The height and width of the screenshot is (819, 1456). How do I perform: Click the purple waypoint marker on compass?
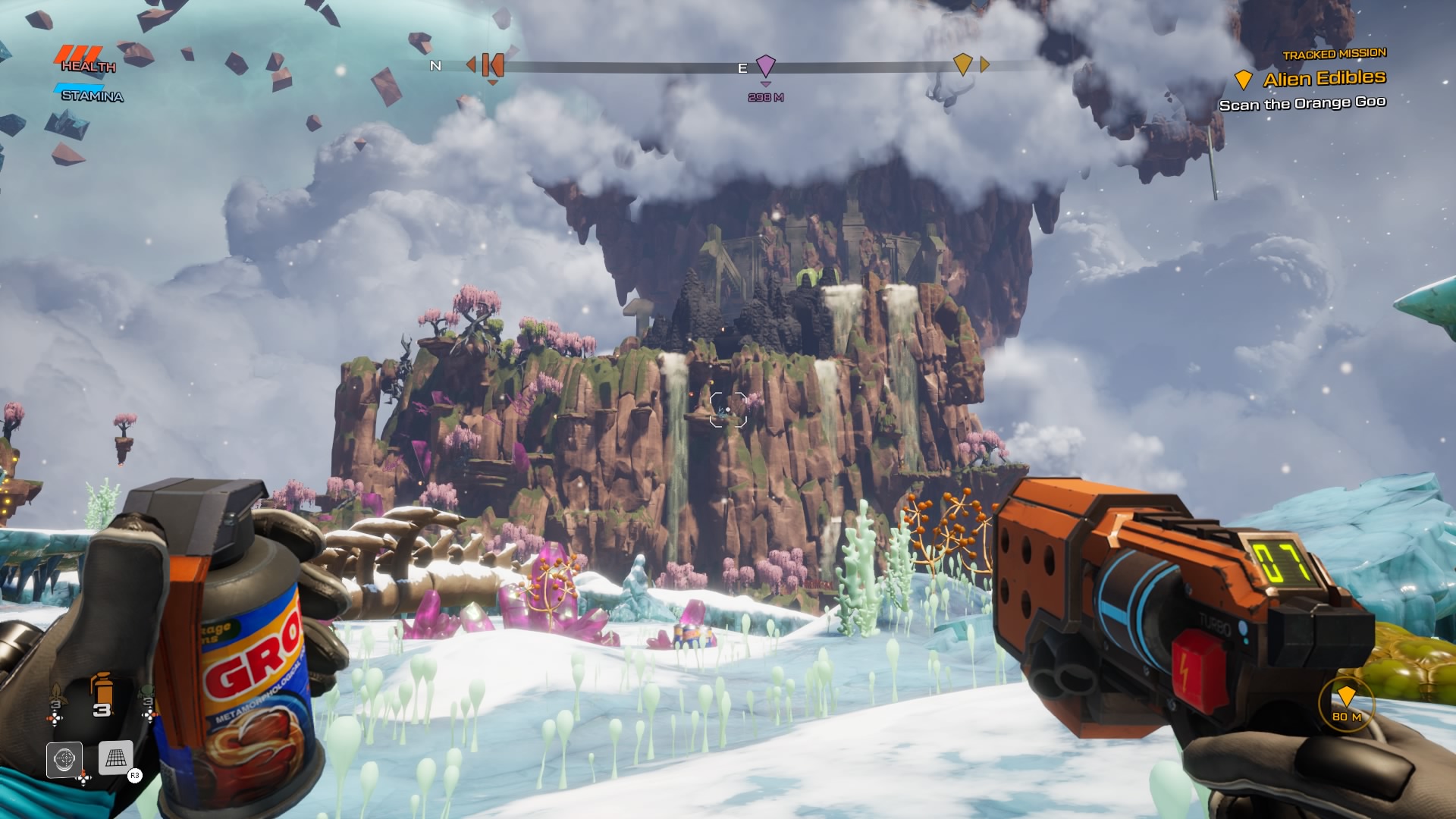click(x=766, y=66)
